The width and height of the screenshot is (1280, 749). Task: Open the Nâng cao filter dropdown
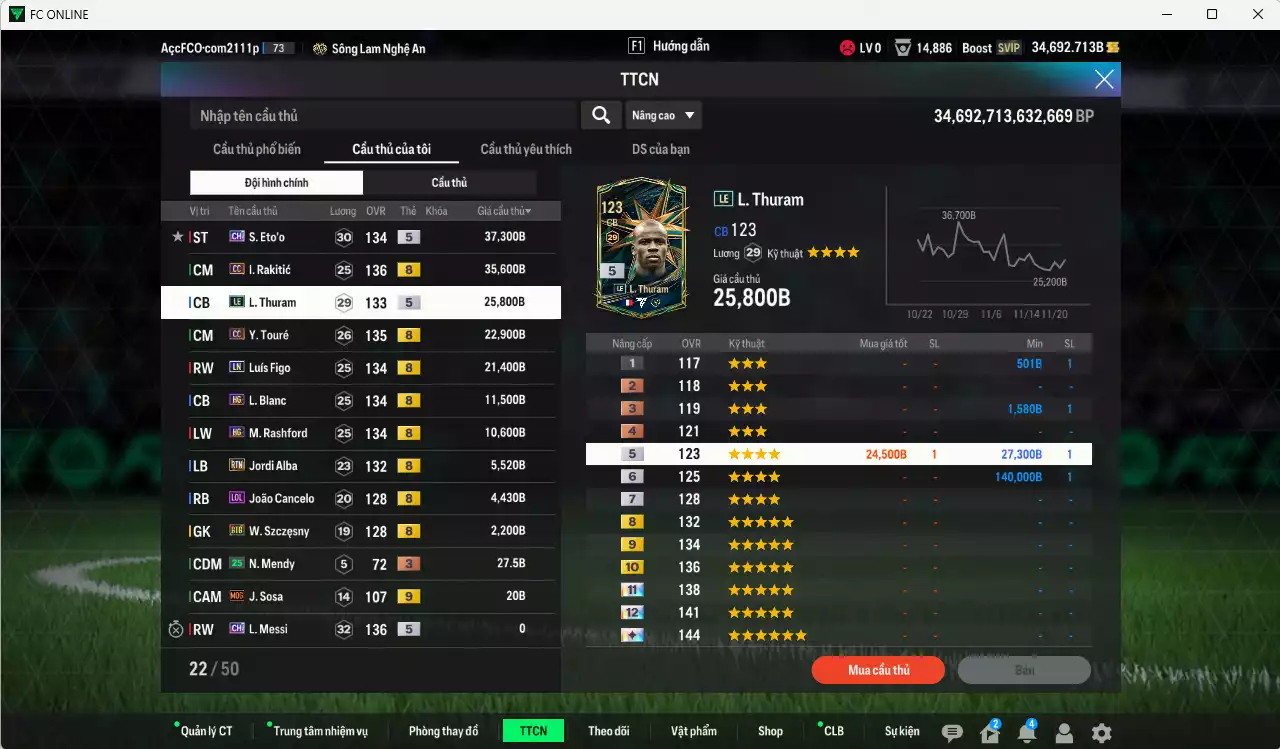tap(663, 115)
